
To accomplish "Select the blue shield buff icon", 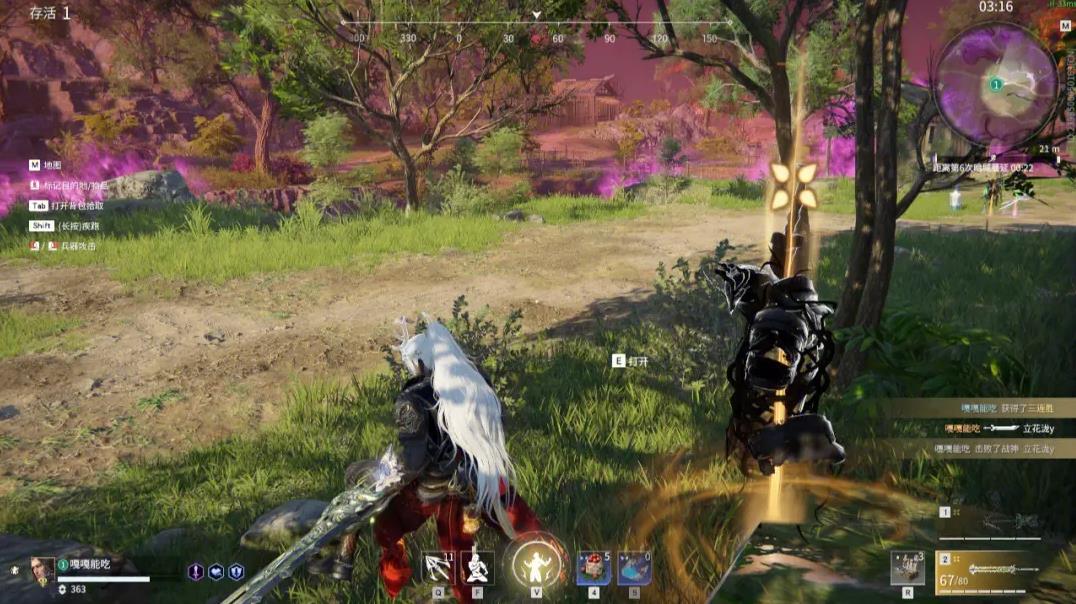I will 236,572.
